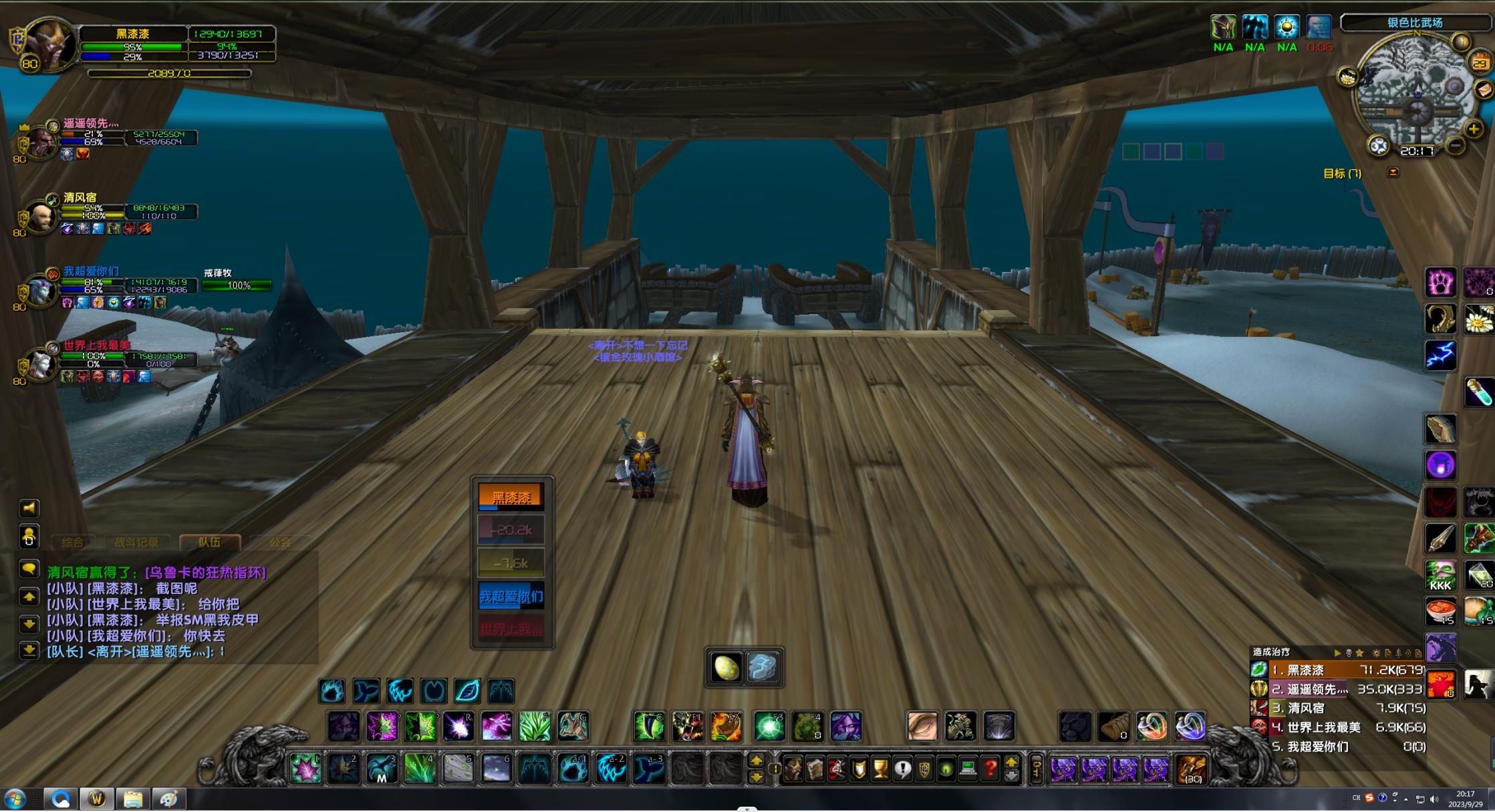Open the calendar button showing 29
Viewport: 1495px width, 812px height.
pos(1480,63)
